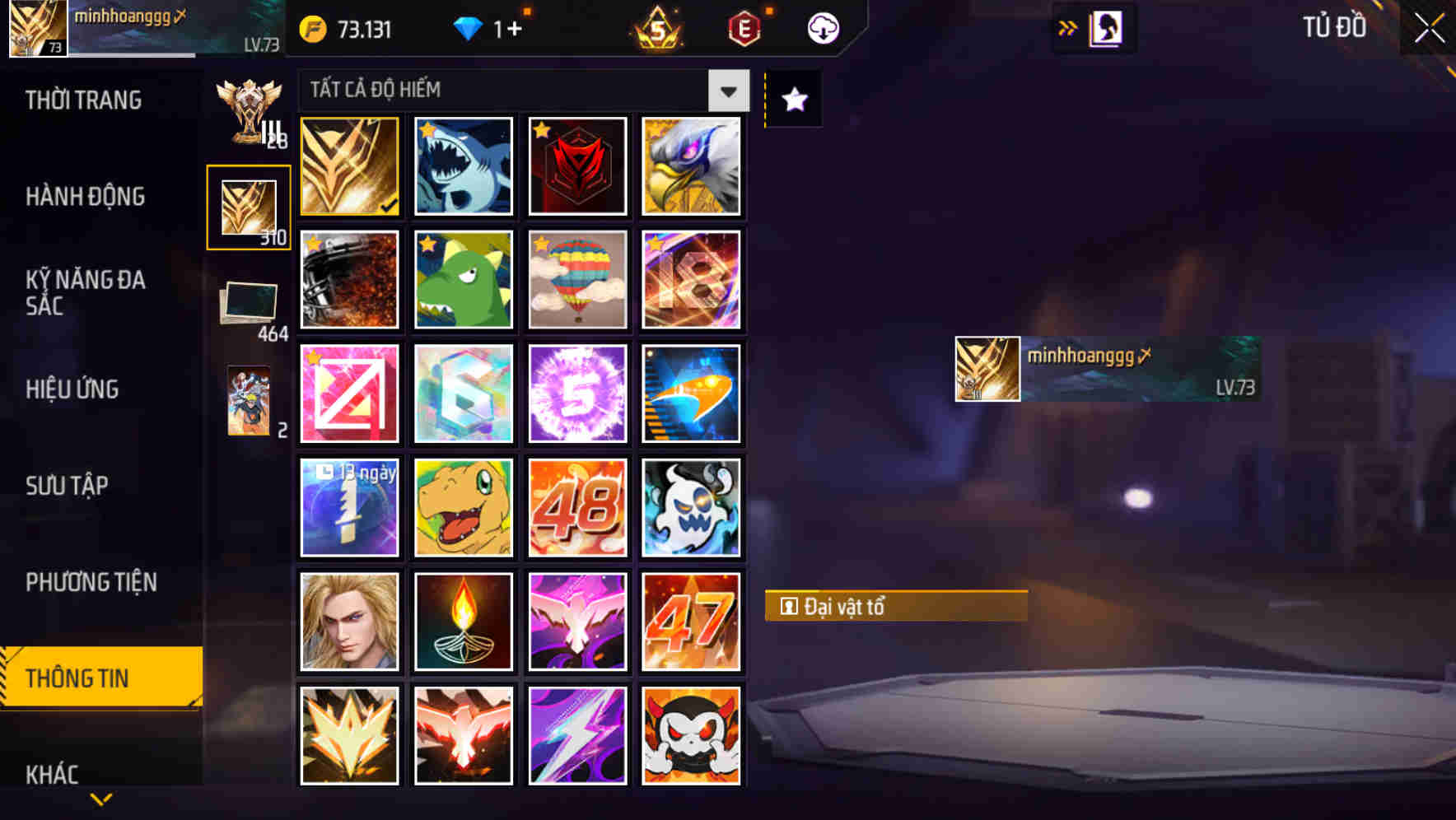
Task: Select the blonde character avatar
Action: click(348, 621)
